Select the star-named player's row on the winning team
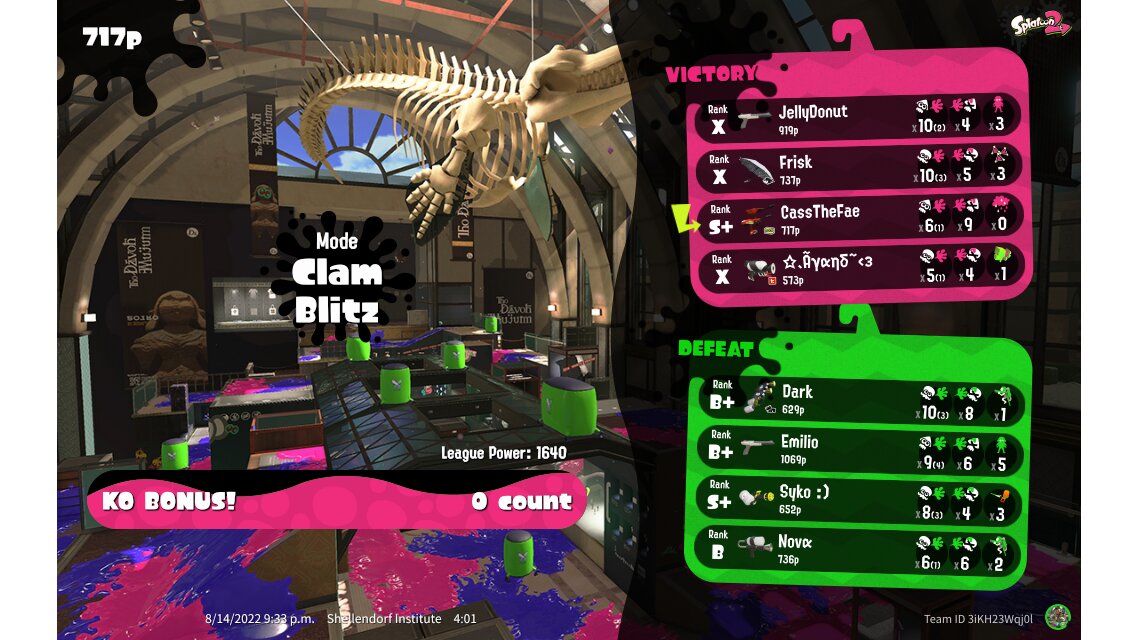The height and width of the screenshot is (640, 1138). point(860,268)
